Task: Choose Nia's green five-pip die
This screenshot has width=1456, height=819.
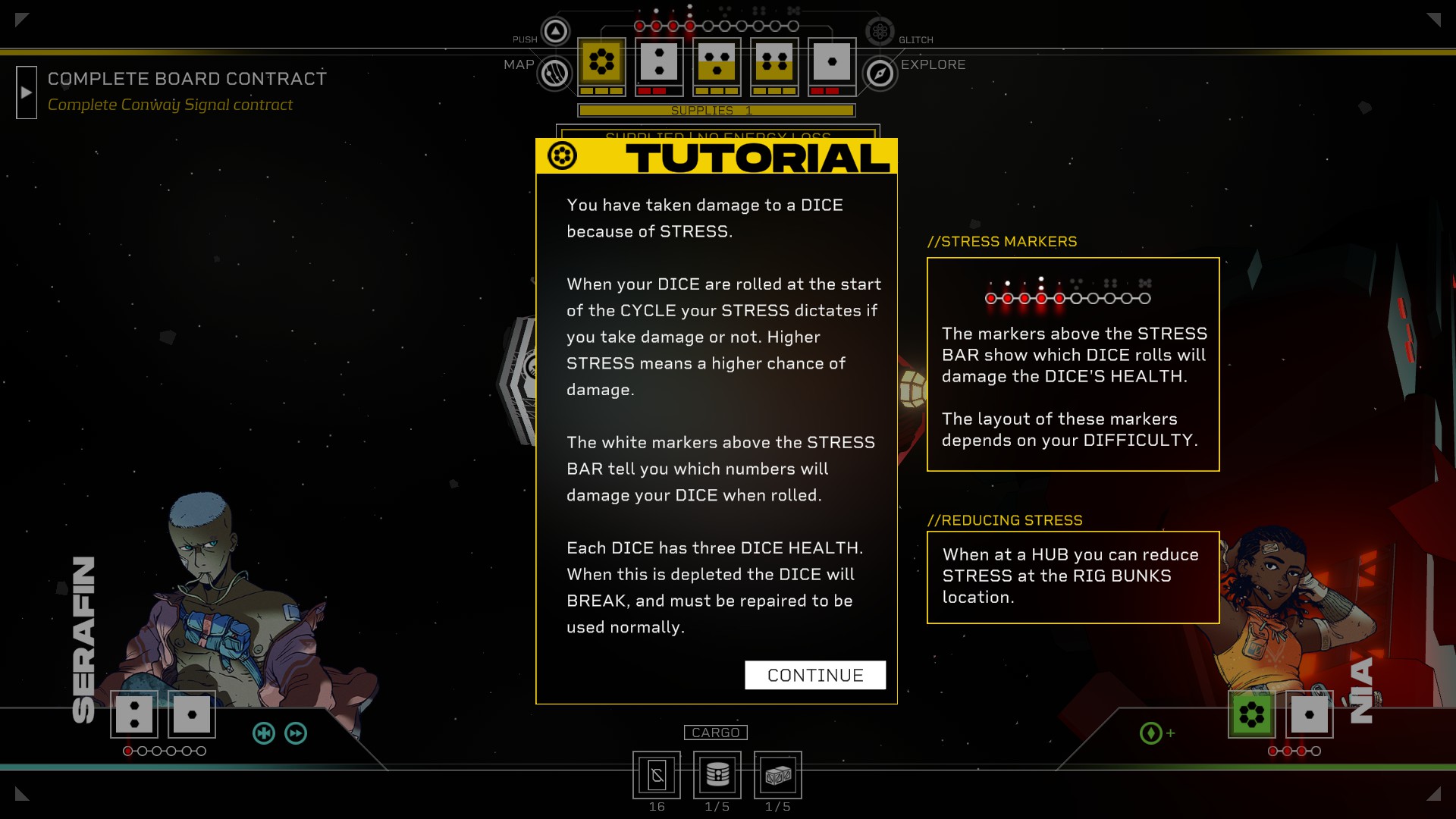Action: 1251,714
